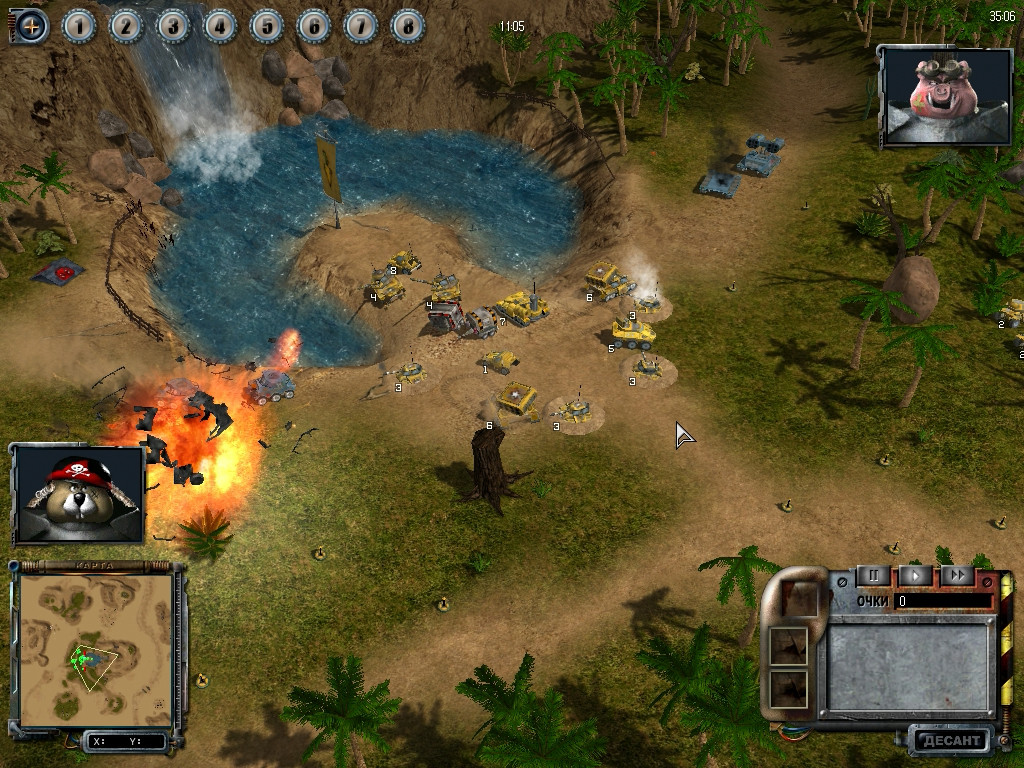Click the crosshair button beside the group numbers

coord(31,25)
